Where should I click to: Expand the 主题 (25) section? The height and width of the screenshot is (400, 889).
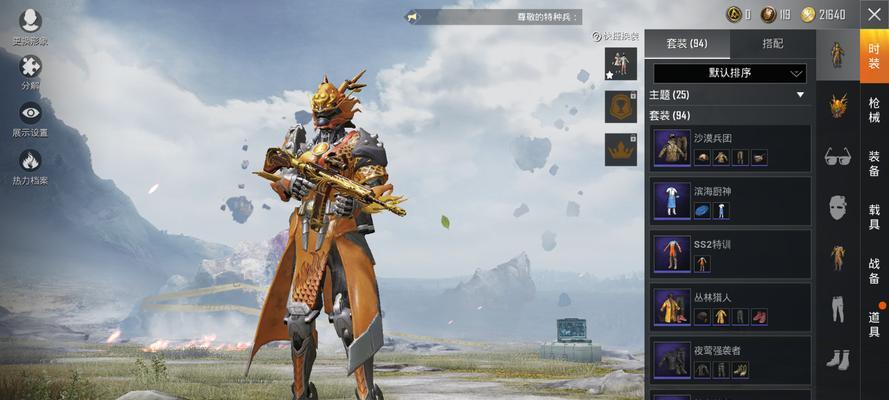click(x=729, y=95)
